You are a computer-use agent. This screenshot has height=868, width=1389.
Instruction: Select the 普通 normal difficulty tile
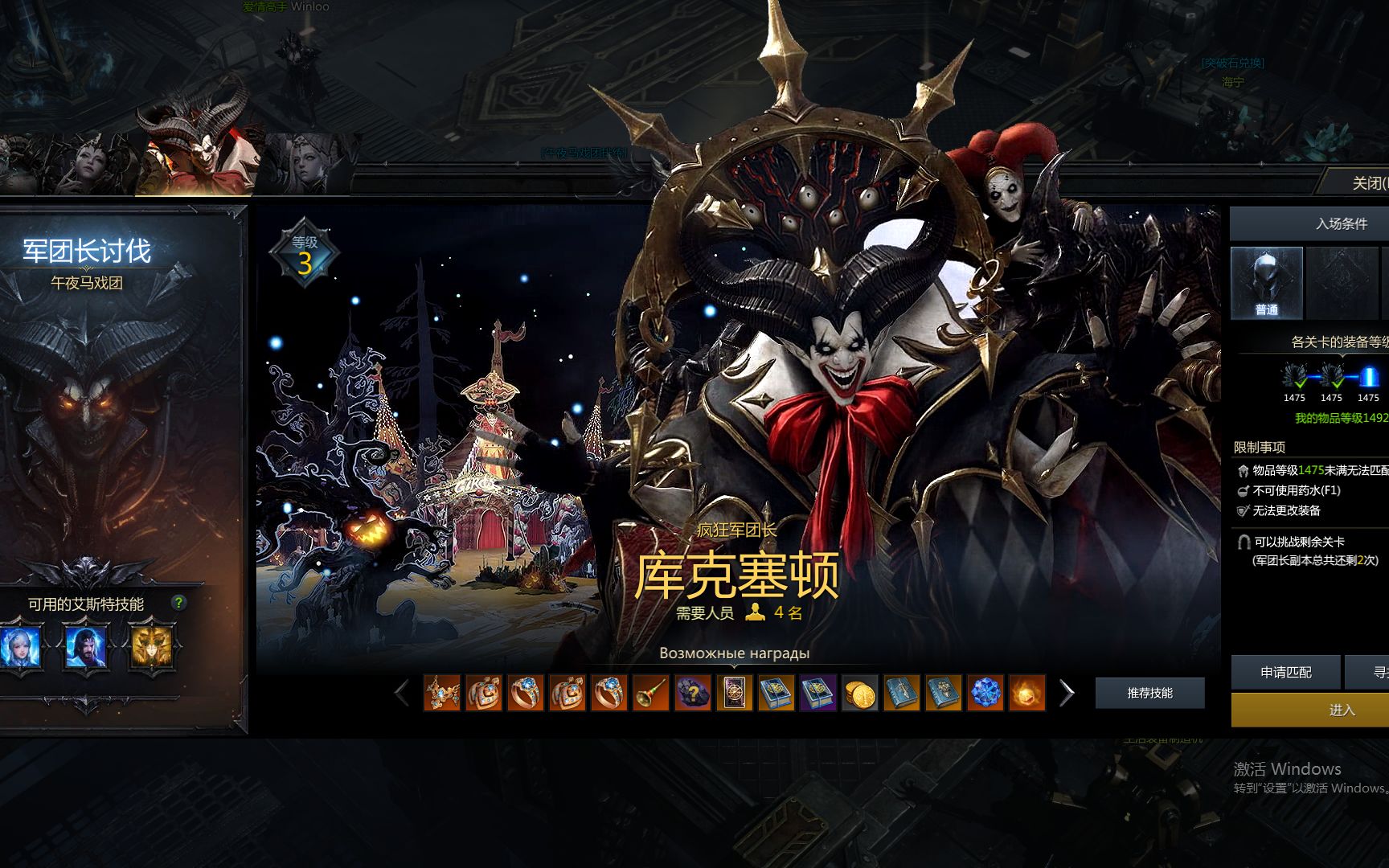coord(1266,283)
